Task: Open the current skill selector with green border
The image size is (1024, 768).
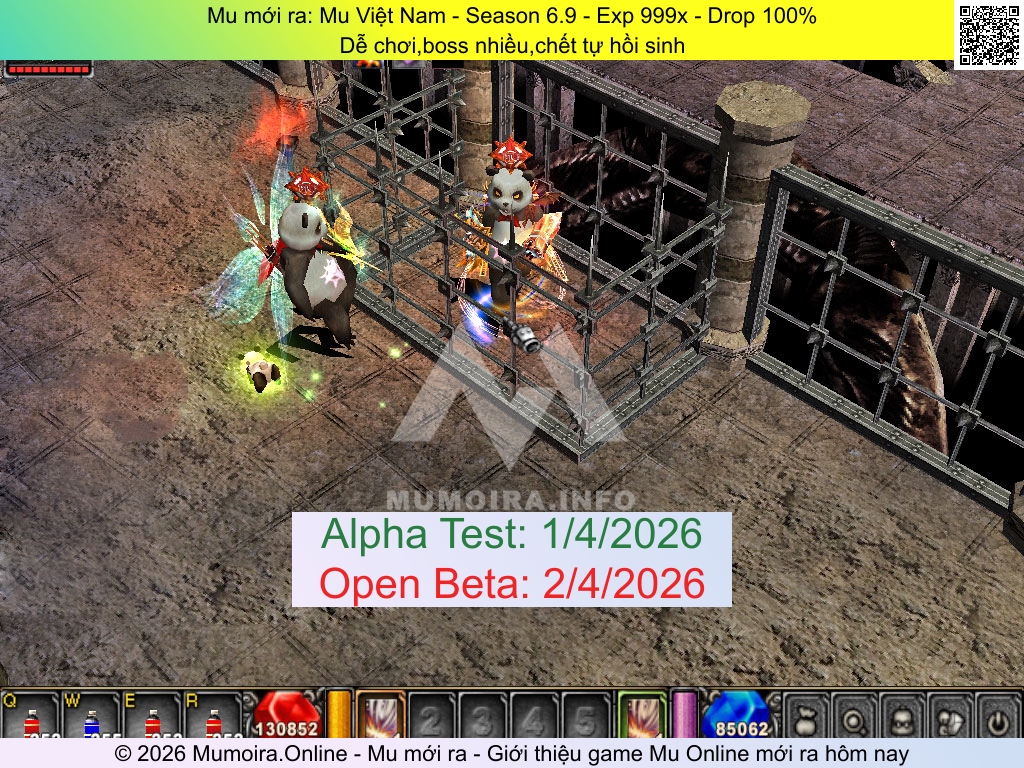Action: pos(641,716)
